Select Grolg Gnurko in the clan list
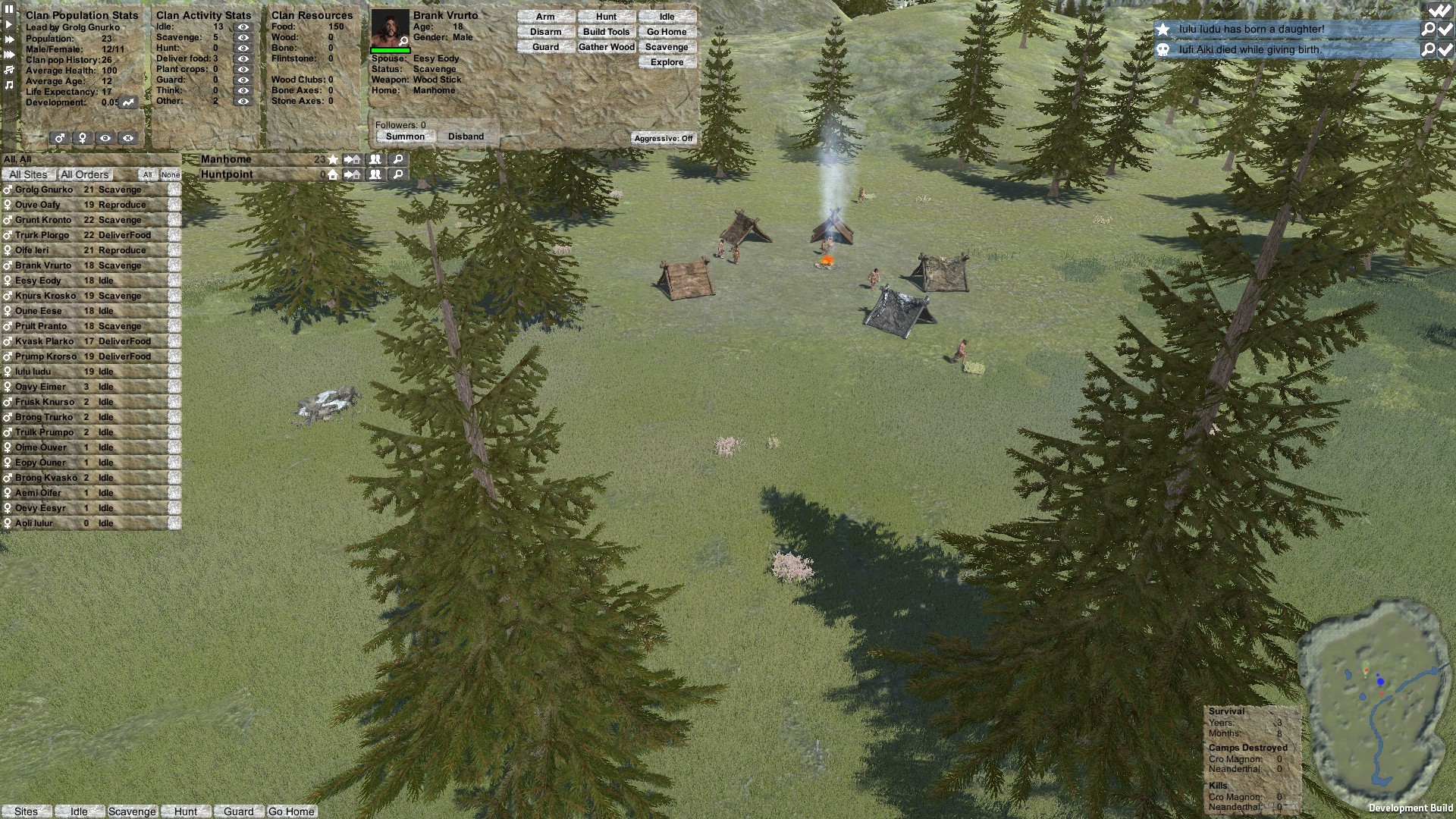Viewport: 1456px width, 819px height. tap(44, 190)
